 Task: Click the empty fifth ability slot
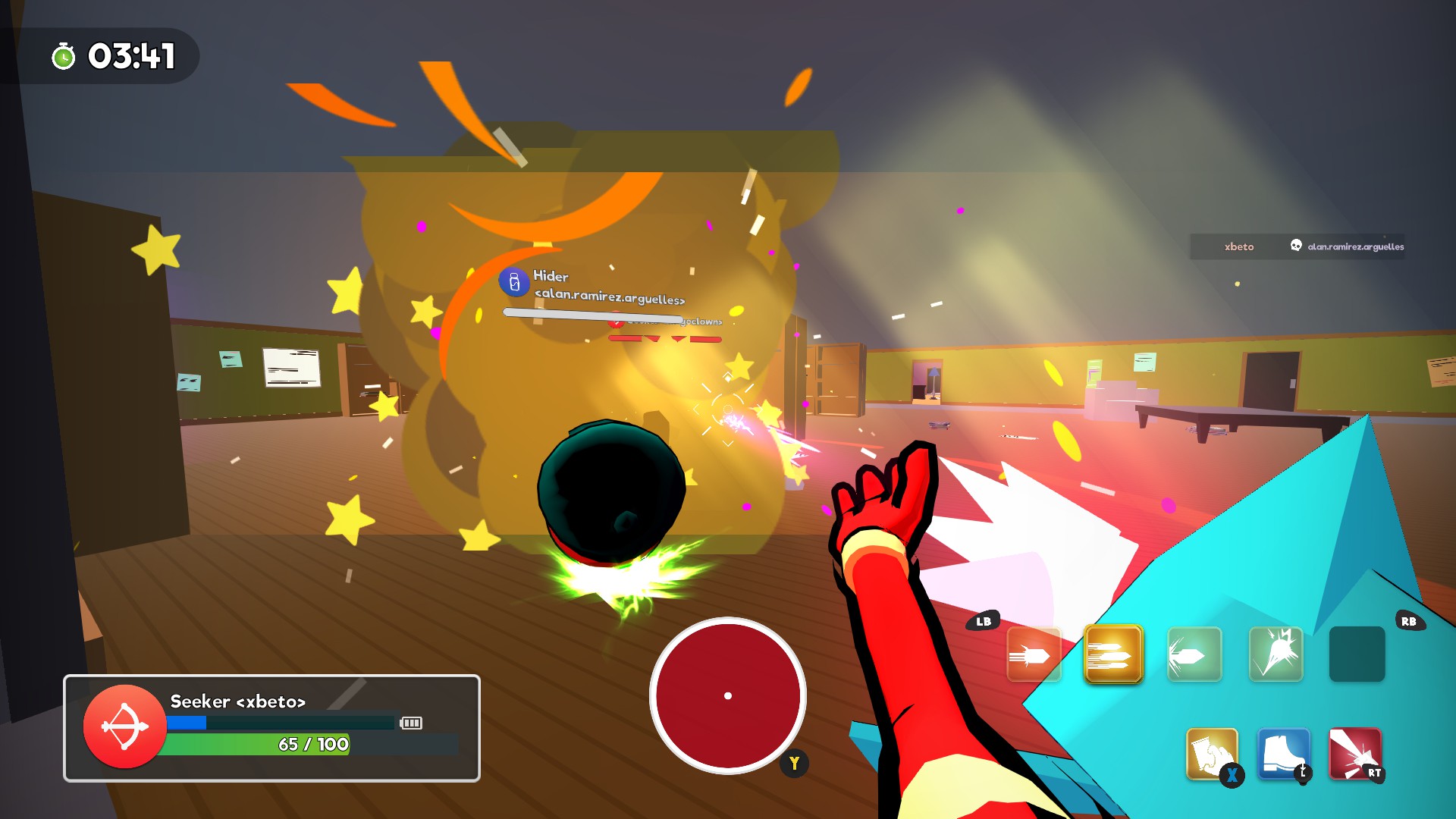point(1357,653)
